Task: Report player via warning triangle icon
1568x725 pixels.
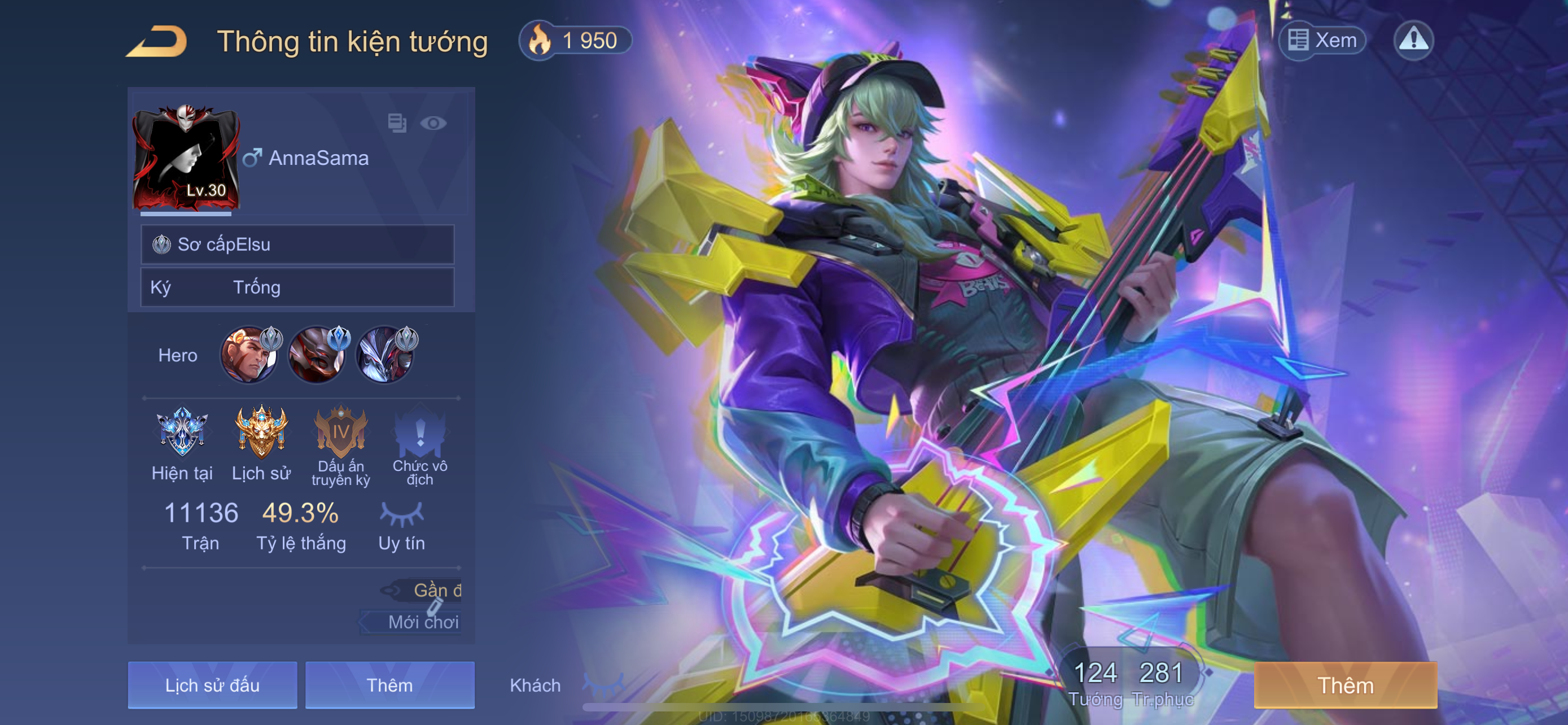Action: (1413, 41)
